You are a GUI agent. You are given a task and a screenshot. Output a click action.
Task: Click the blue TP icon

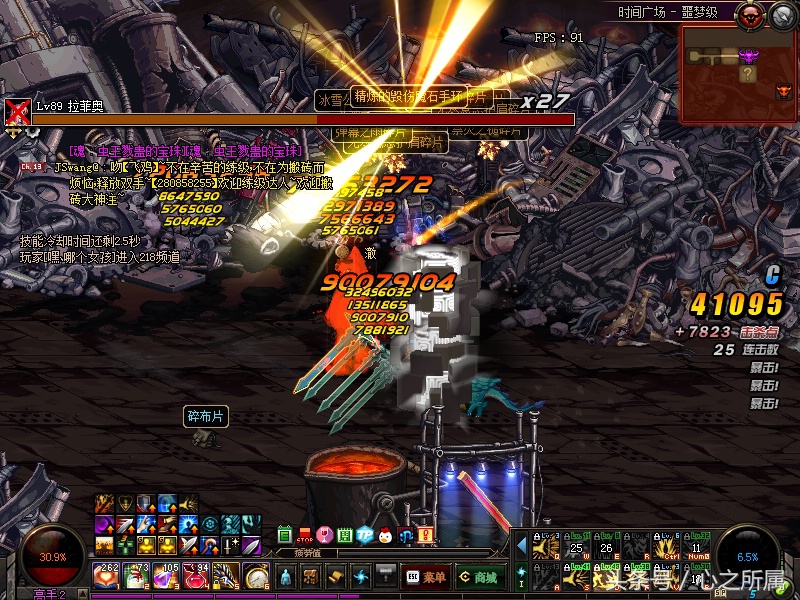[365, 535]
